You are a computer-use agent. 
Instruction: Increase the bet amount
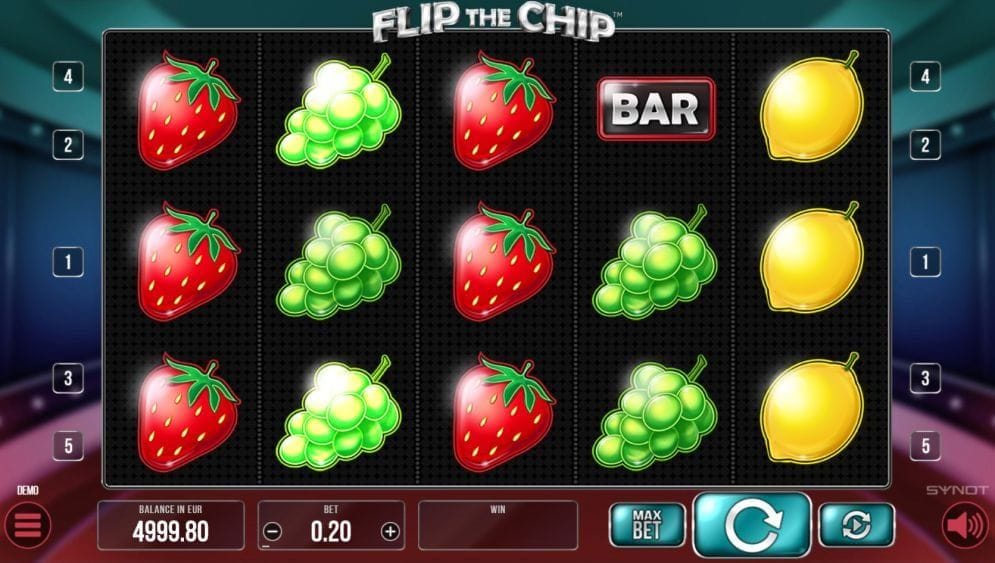pos(390,532)
